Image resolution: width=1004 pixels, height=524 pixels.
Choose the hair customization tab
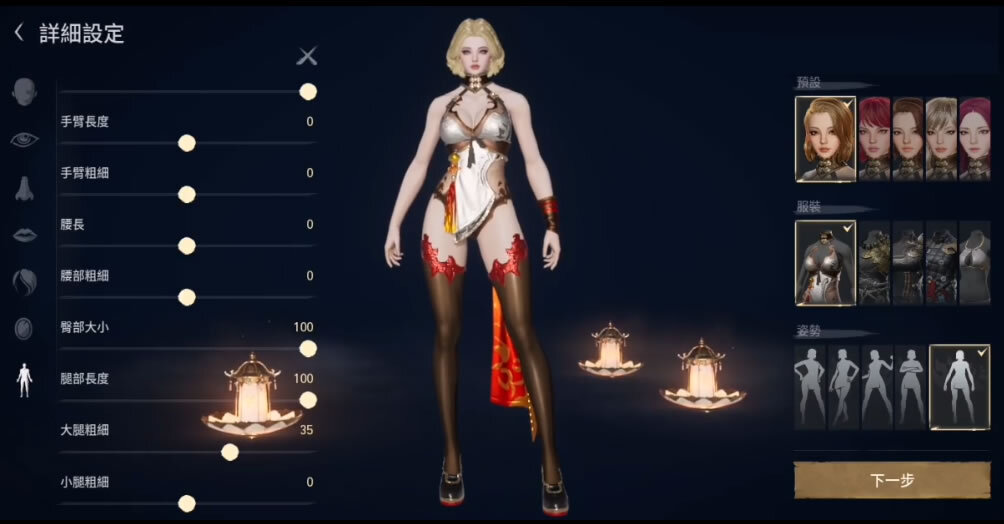[x=25, y=282]
